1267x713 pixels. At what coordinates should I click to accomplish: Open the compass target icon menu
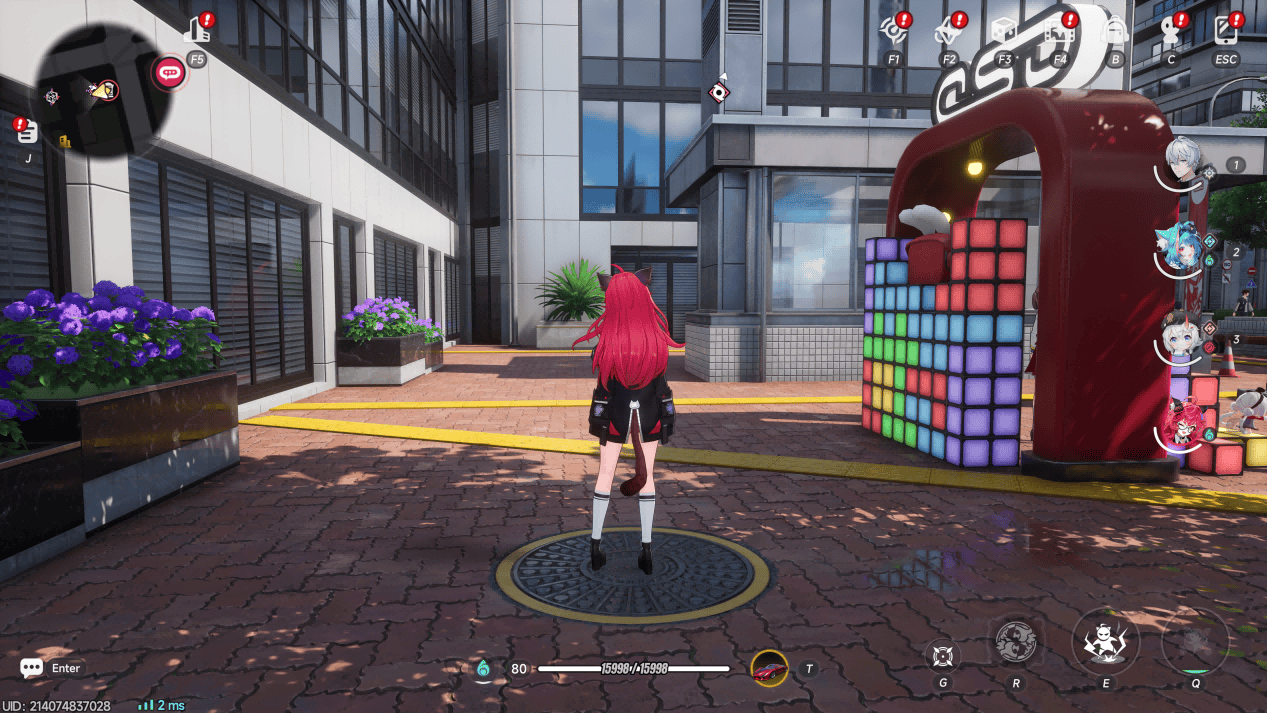tap(893, 32)
